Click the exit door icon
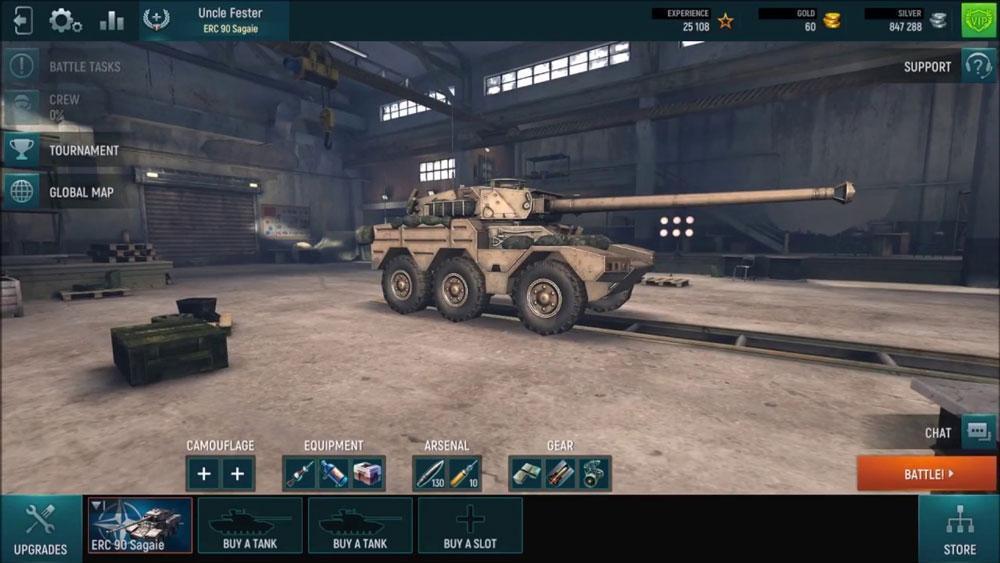Image resolution: width=1000 pixels, height=563 pixels. click(21, 20)
